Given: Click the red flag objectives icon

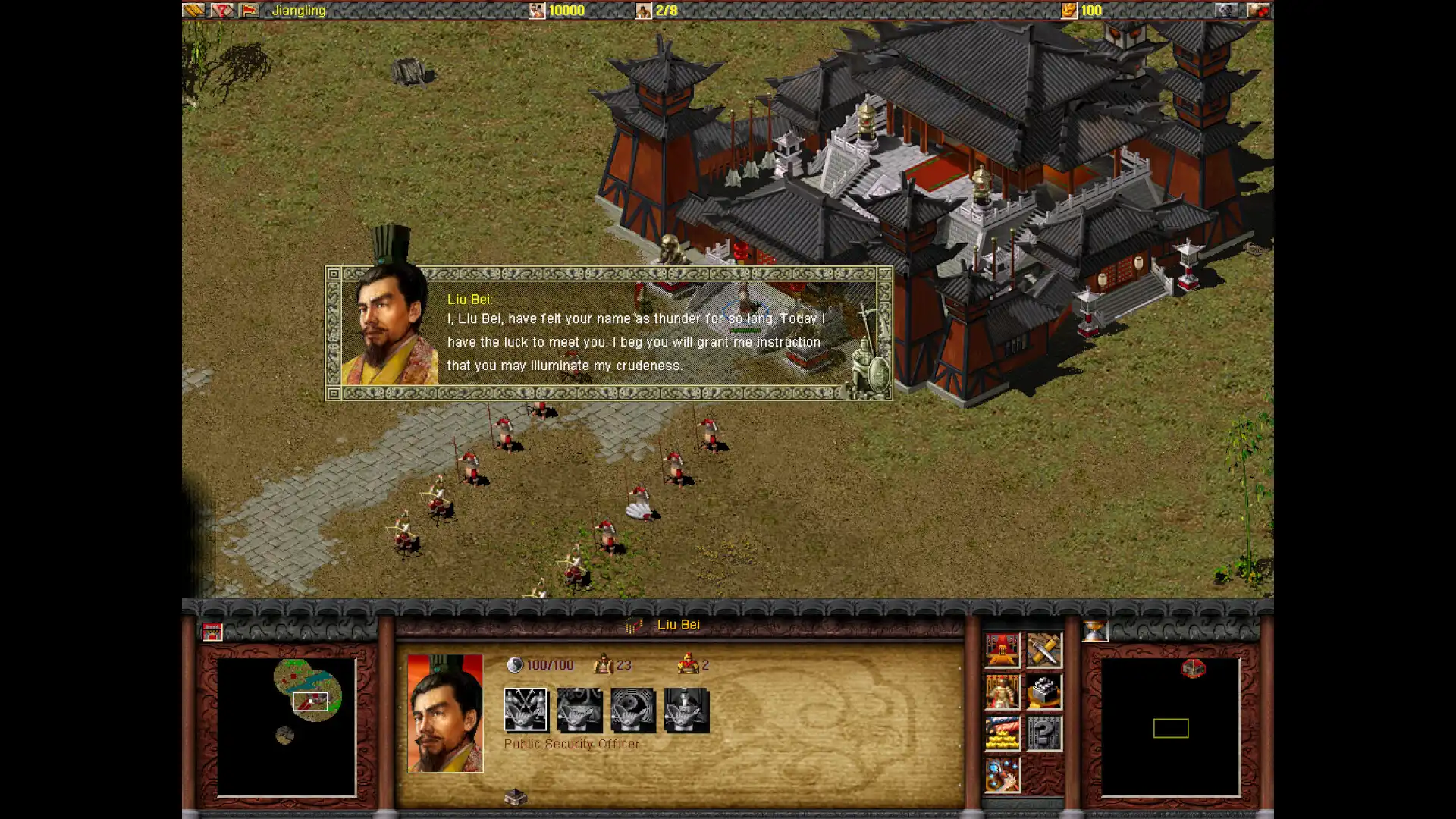Looking at the screenshot, I should click(x=250, y=11).
